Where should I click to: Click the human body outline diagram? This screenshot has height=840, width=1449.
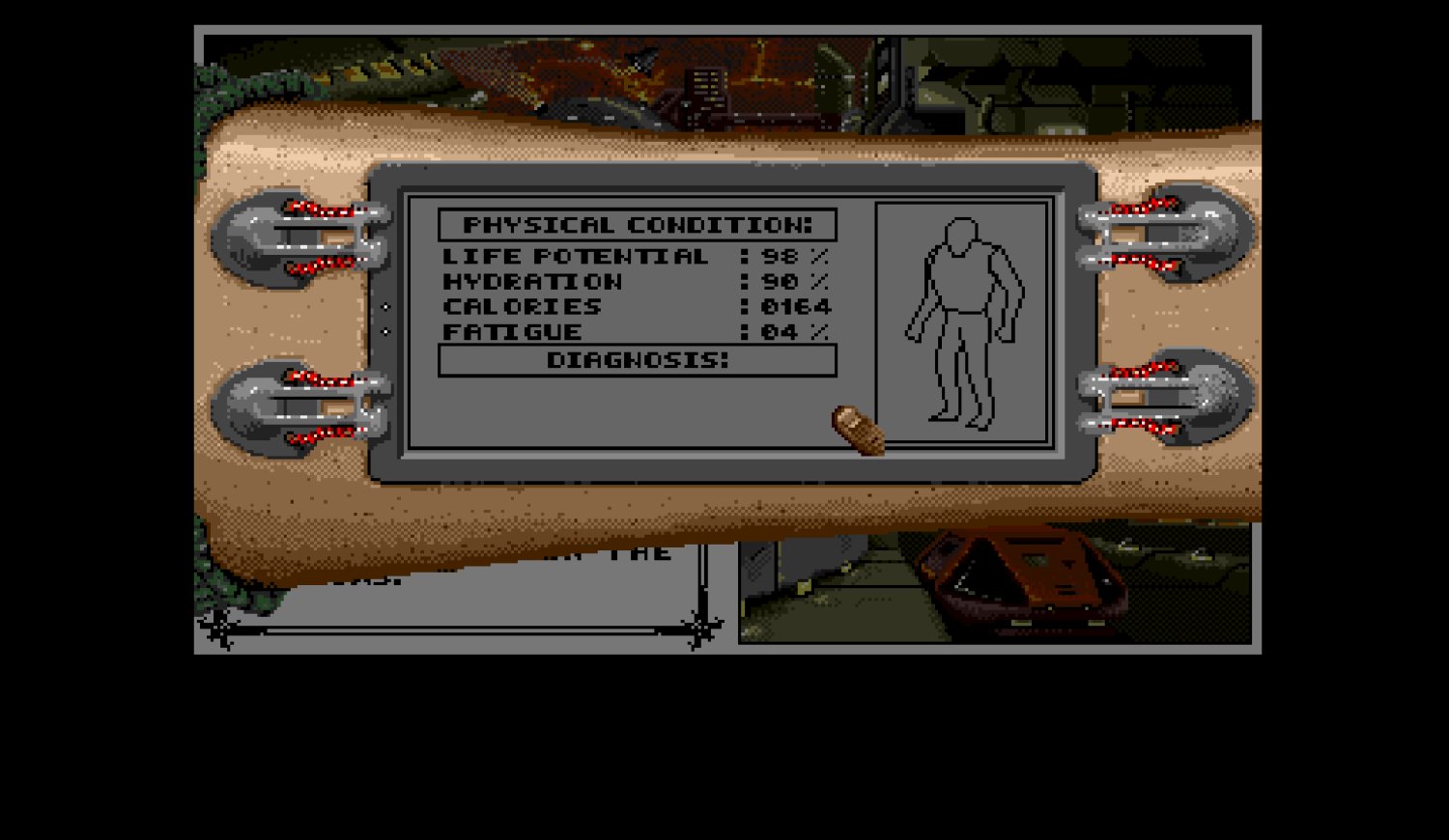pos(961,319)
